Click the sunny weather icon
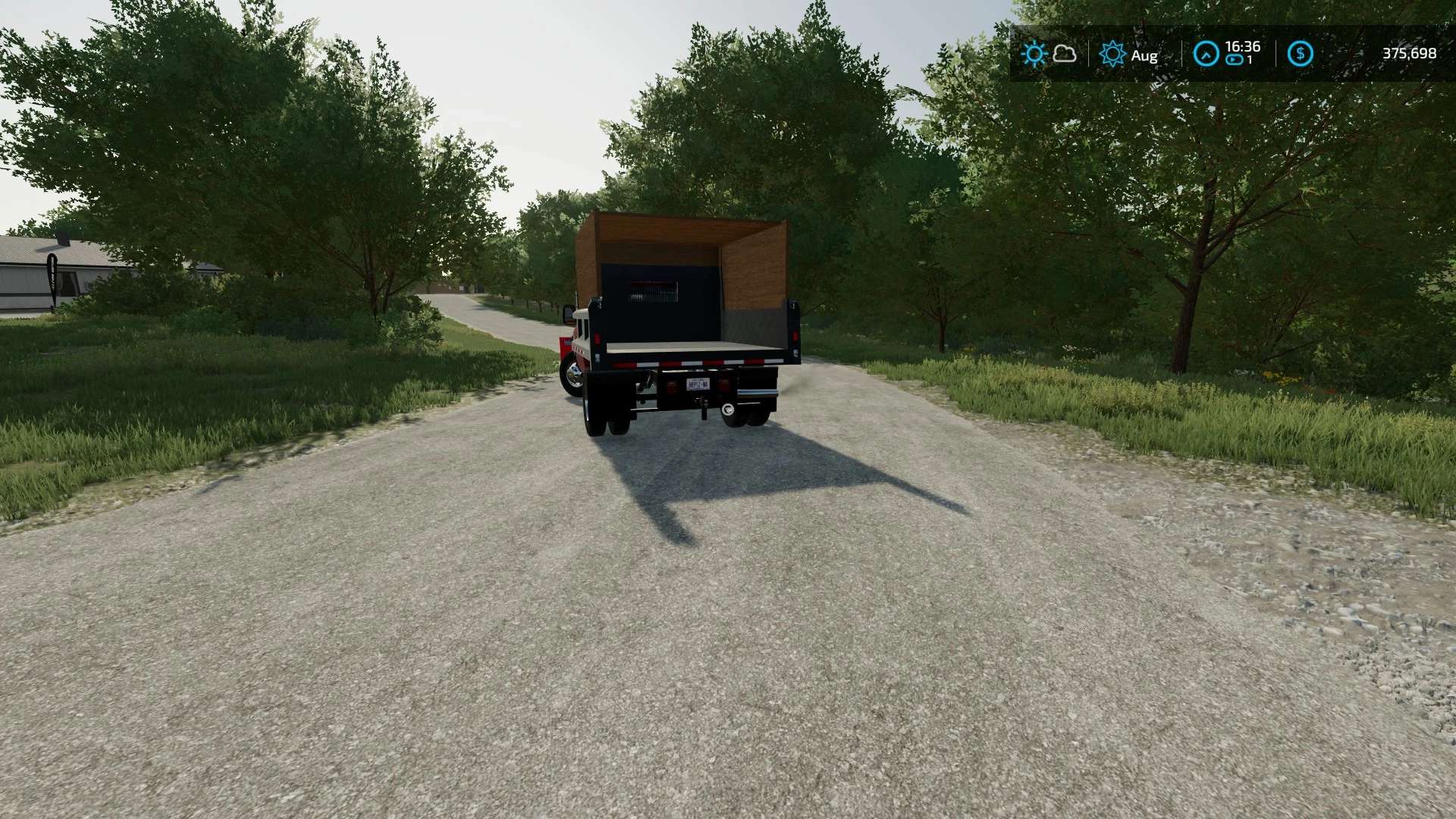Viewport: 1456px width, 819px height. click(x=1034, y=54)
